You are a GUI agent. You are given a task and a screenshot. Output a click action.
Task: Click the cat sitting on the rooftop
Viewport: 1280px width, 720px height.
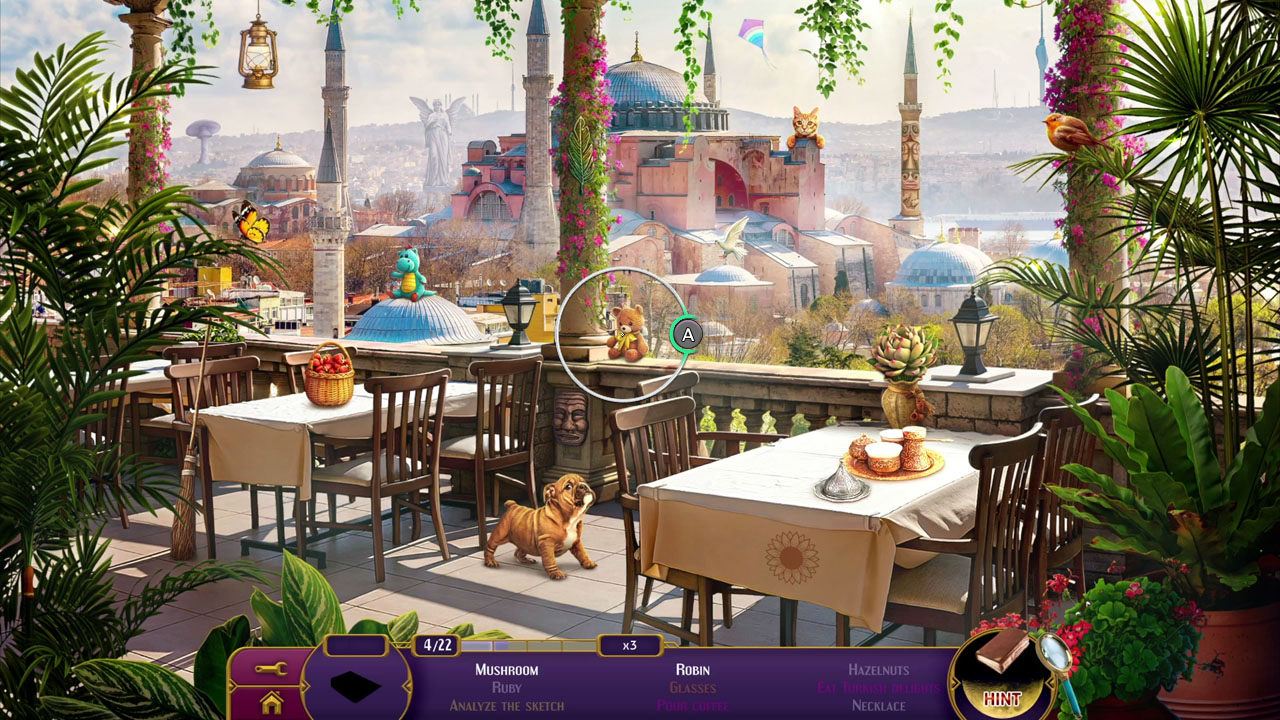click(804, 122)
